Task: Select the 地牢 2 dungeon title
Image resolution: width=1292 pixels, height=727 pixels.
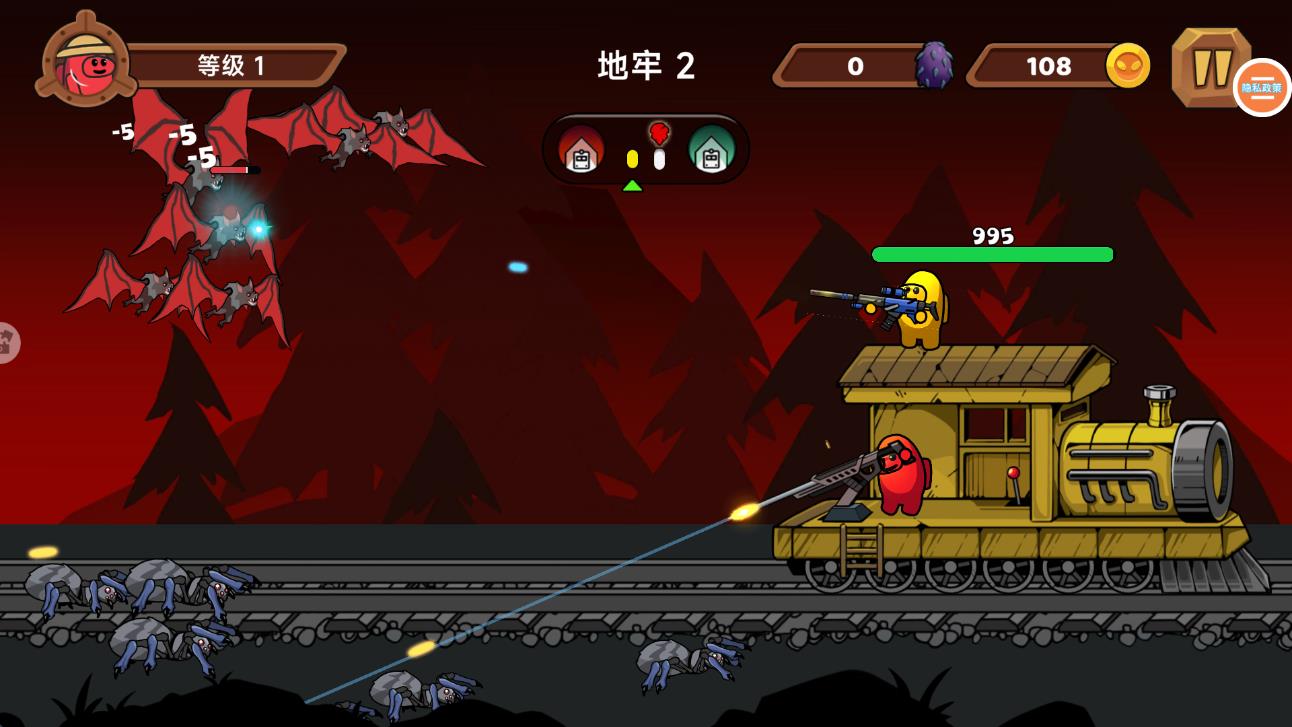Action: [646, 66]
